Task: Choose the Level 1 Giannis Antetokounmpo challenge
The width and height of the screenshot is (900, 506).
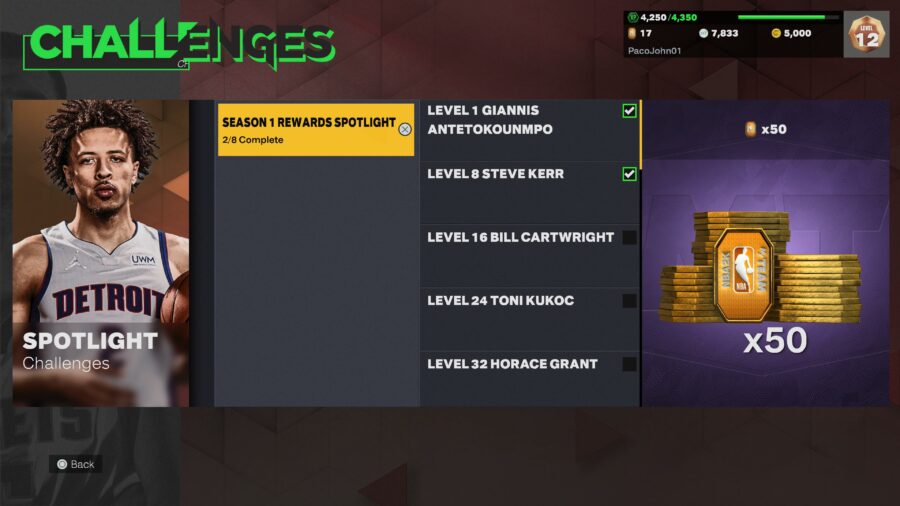Action: coord(528,130)
